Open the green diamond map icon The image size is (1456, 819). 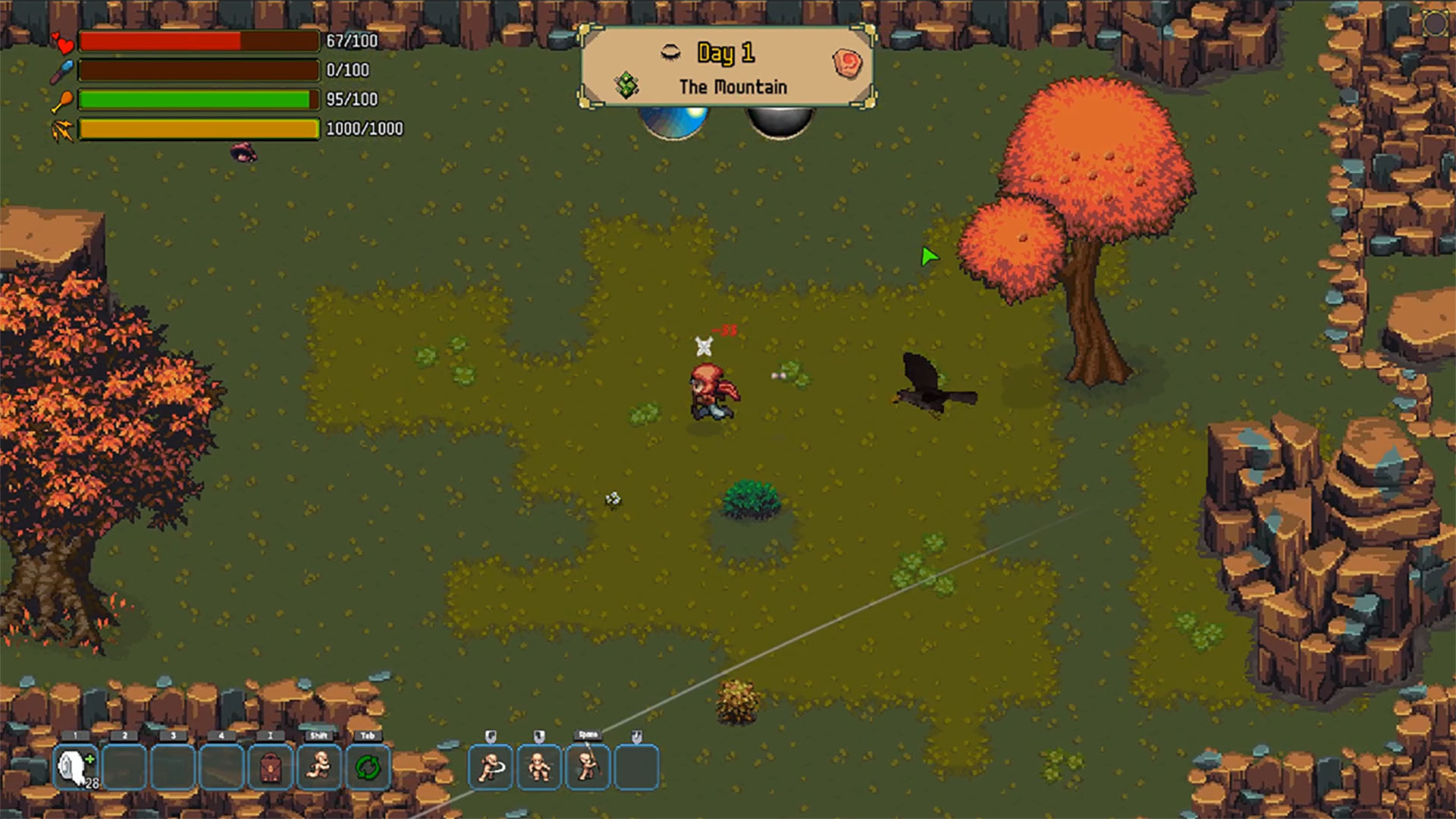(x=627, y=85)
